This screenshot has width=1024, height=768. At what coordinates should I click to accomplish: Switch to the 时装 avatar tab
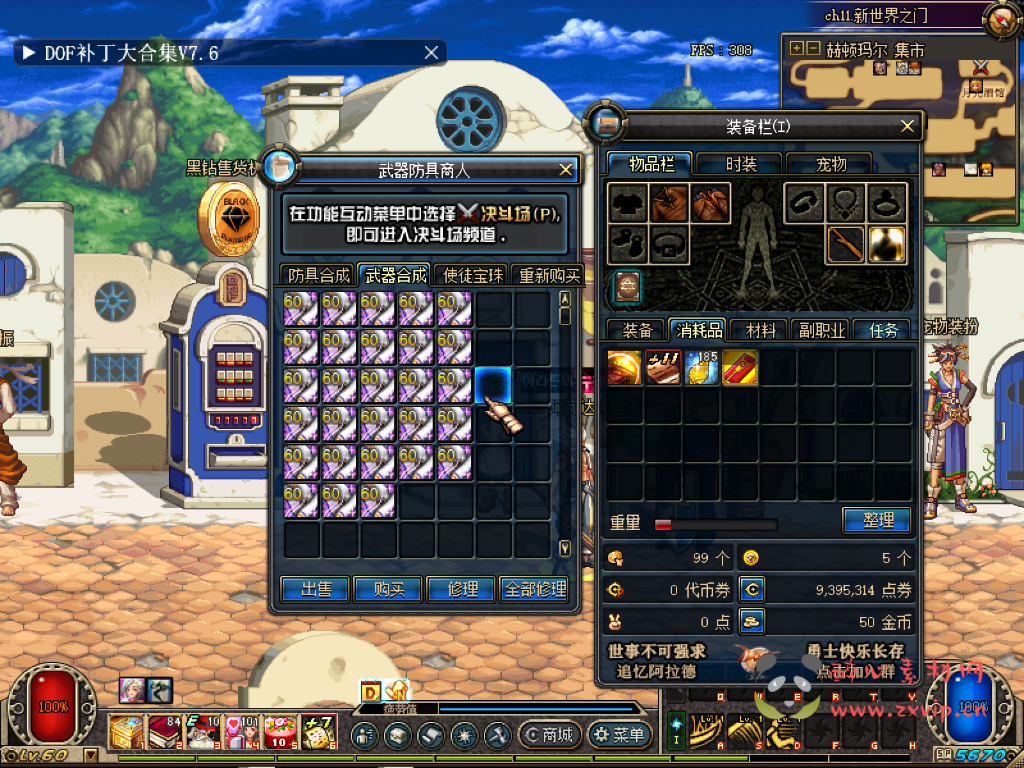pyautogui.click(x=741, y=165)
